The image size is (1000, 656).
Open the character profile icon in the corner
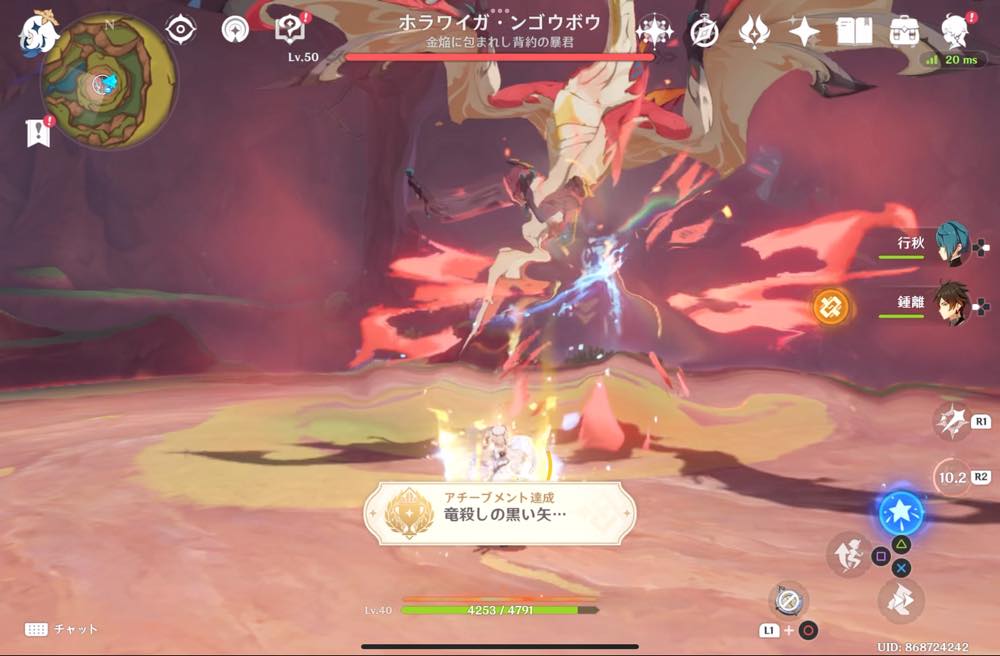956,30
